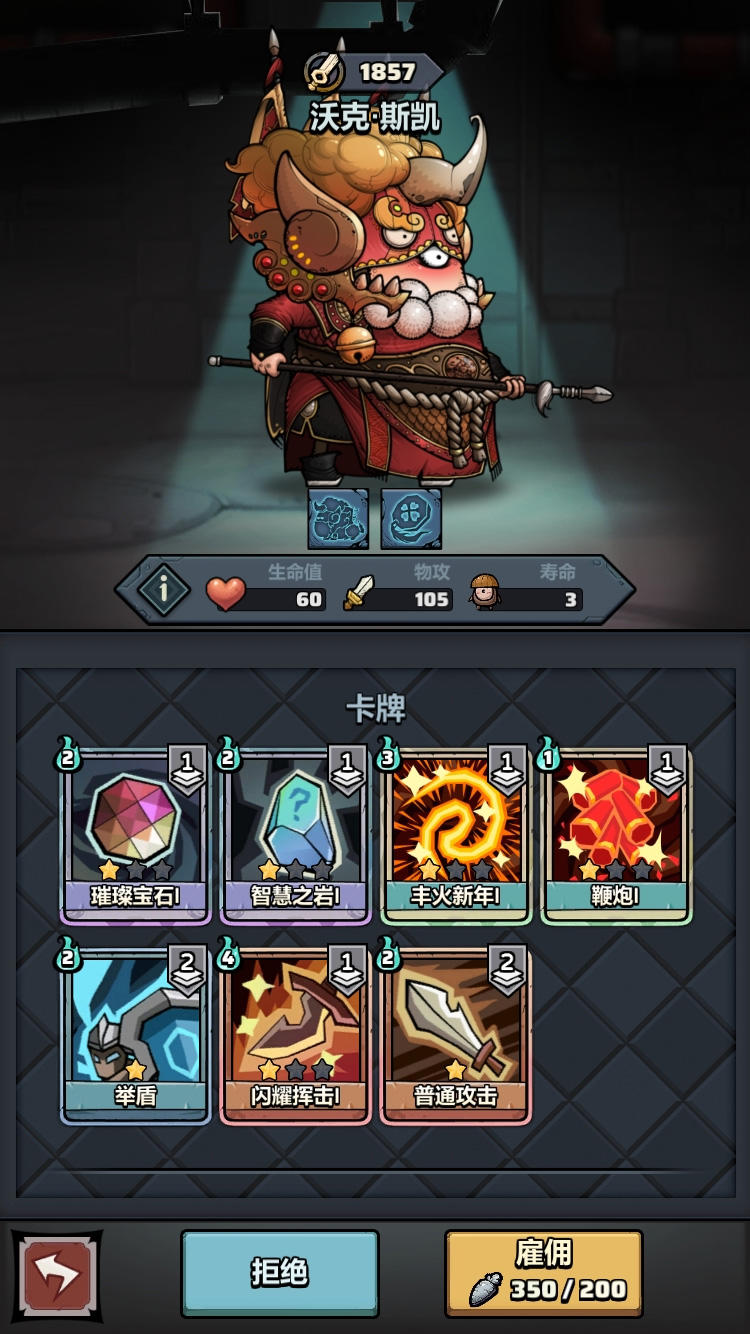Image resolution: width=750 pixels, height=1334 pixels.
Task: Inspect the round swirl passive skill icon
Action: [x=411, y=519]
